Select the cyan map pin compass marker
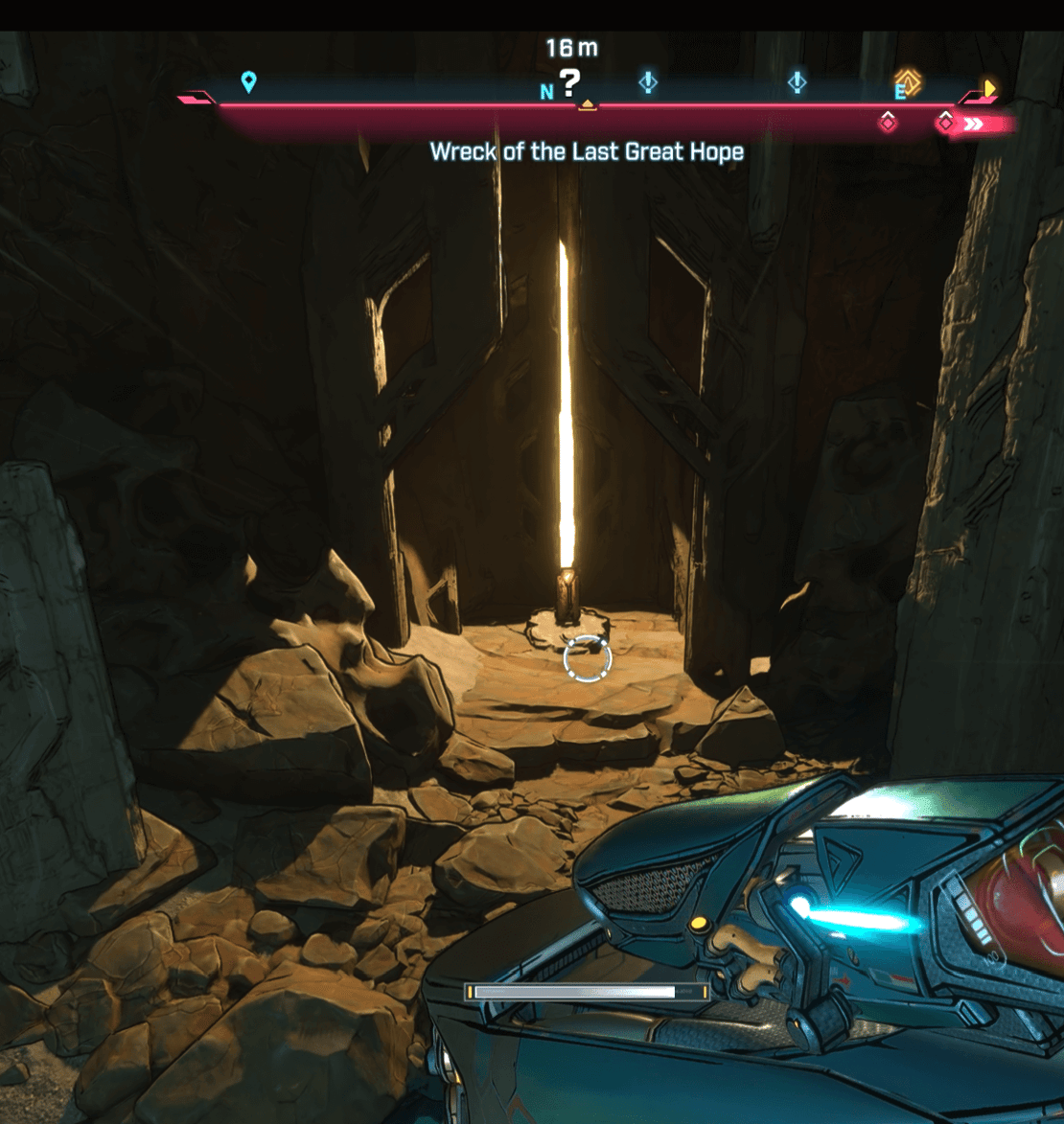 coord(248,81)
